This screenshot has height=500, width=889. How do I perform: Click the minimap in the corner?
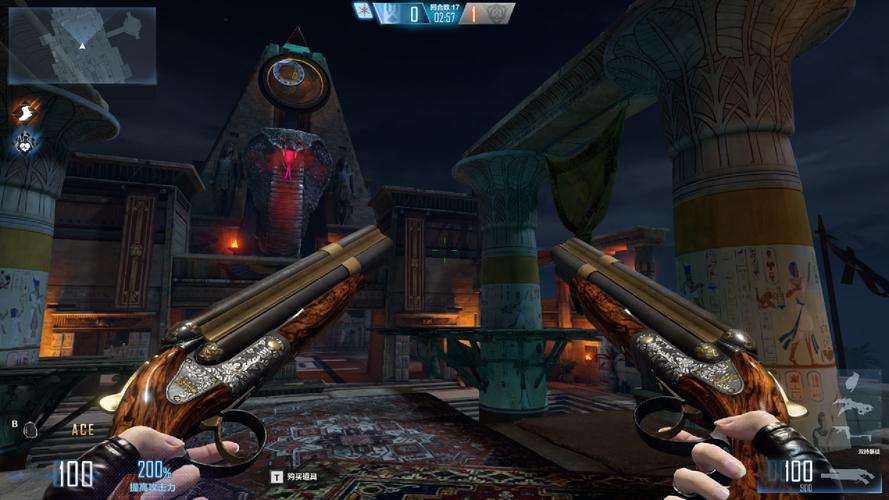tap(82, 45)
